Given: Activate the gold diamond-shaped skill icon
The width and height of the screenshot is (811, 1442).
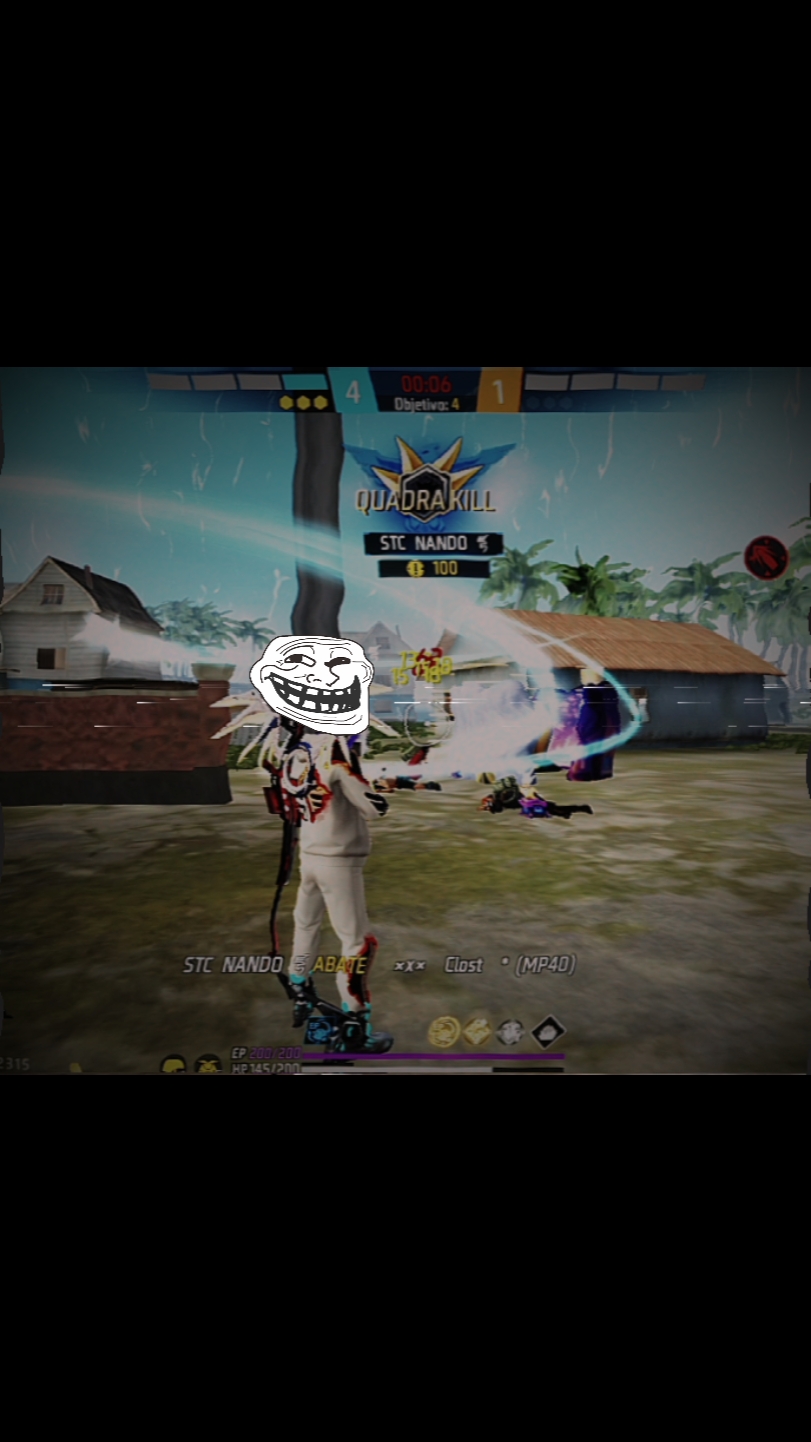Looking at the screenshot, I should tap(477, 1031).
